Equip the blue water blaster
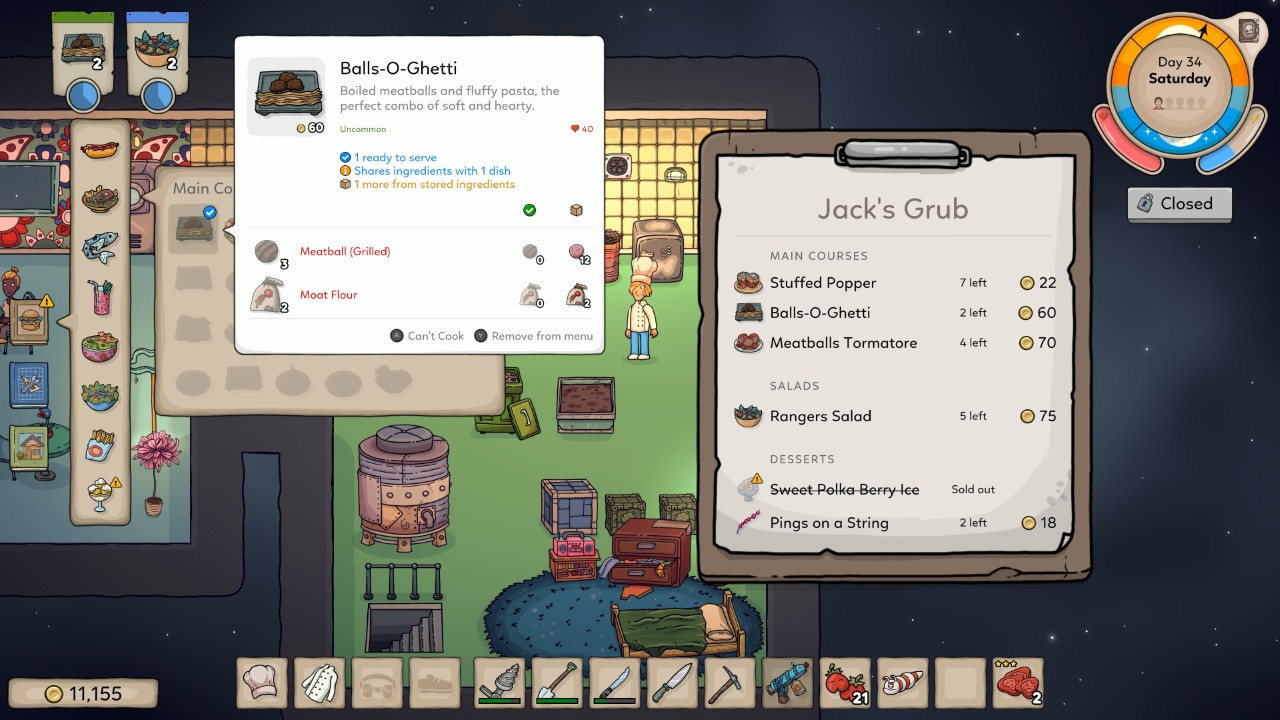Image resolution: width=1280 pixels, height=720 pixels. [787, 683]
